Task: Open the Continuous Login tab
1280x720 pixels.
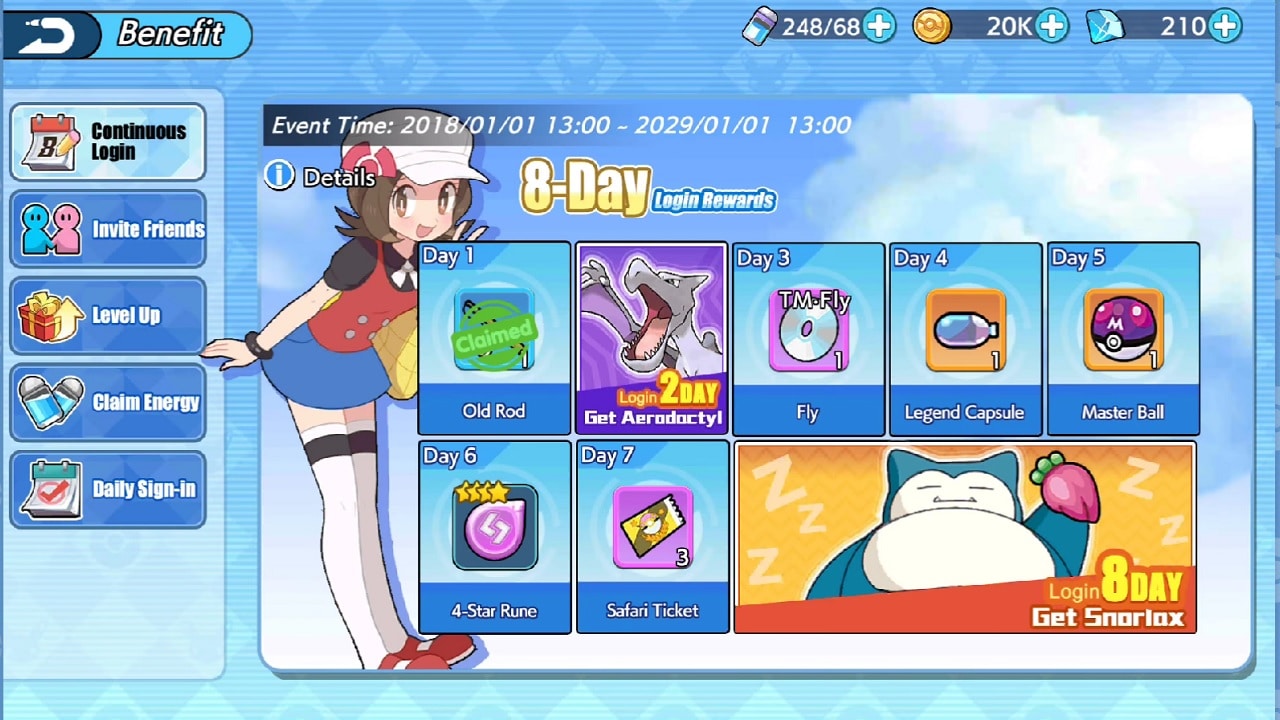Action: click(108, 142)
